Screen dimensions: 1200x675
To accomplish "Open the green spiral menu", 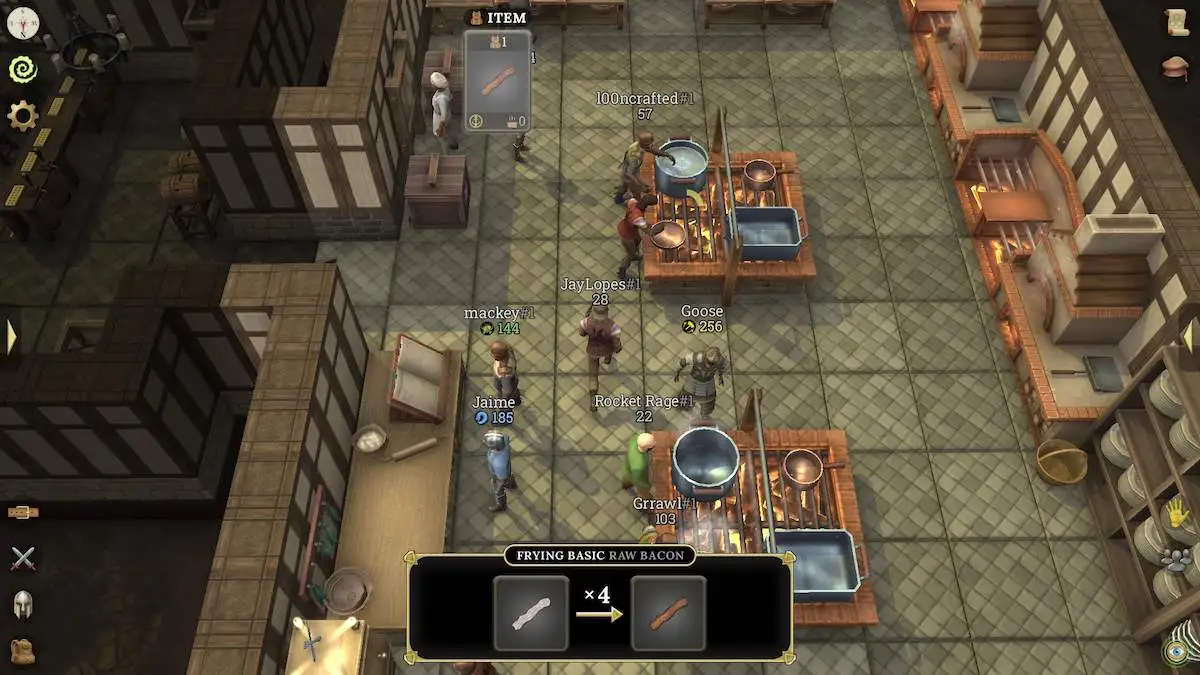I will 22,68.
